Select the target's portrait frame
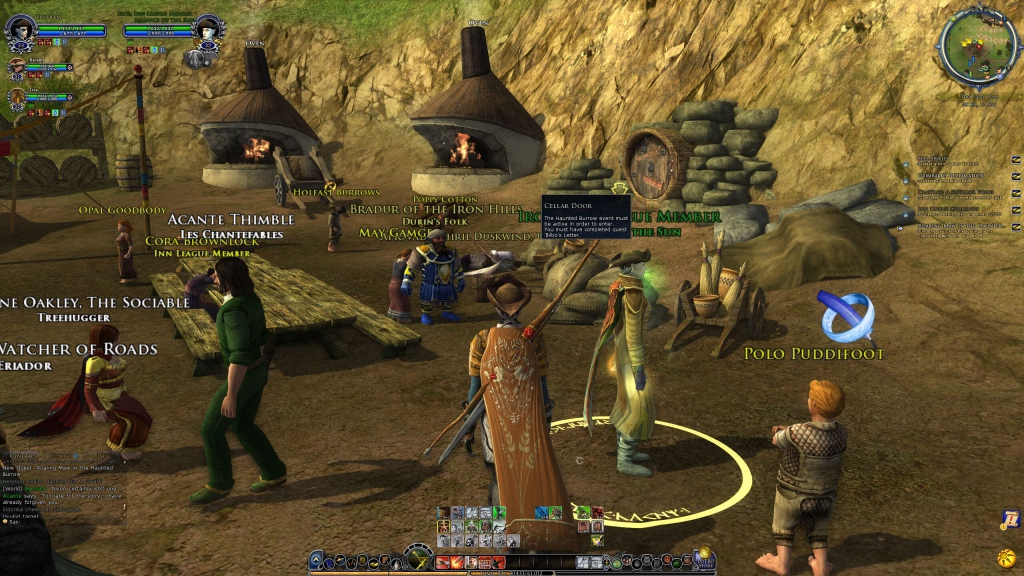The width and height of the screenshot is (1024, 576). (x=209, y=32)
